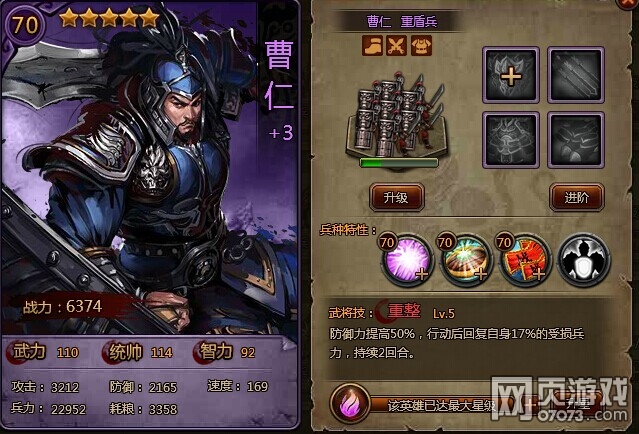Select the 进阶 advance button
639x434 pixels.
click(x=576, y=197)
